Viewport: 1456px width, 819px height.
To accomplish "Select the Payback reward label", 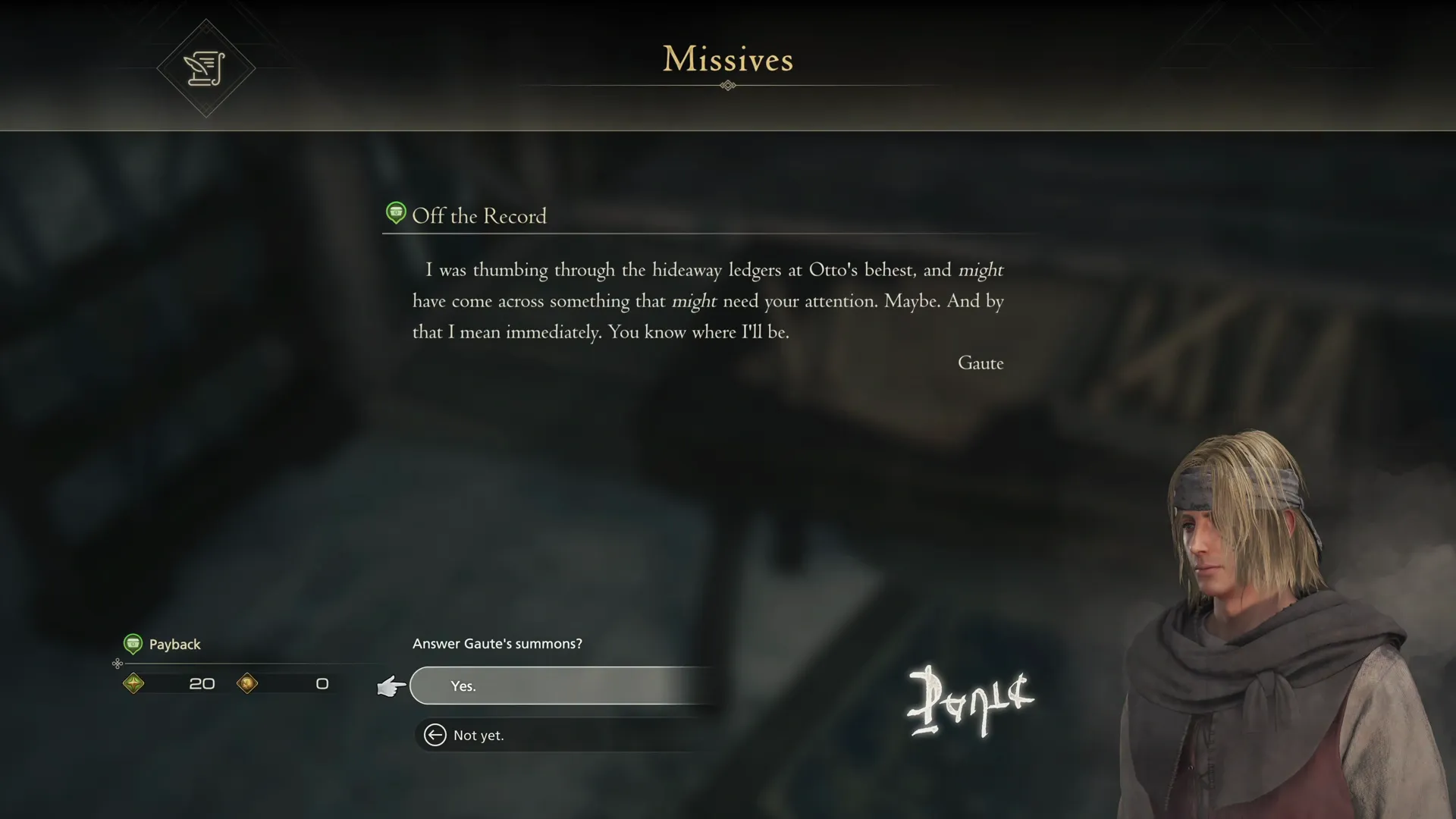I will coord(175,644).
